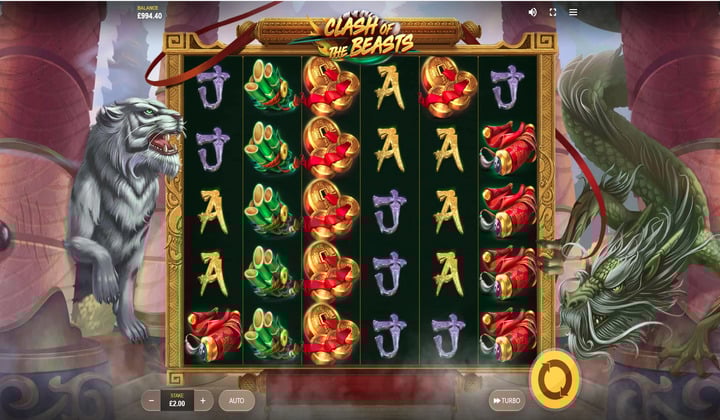Viewport: 720px width, 420px height.
Task: Open the Auto spin options
Action: pyautogui.click(x=237, y=400)
